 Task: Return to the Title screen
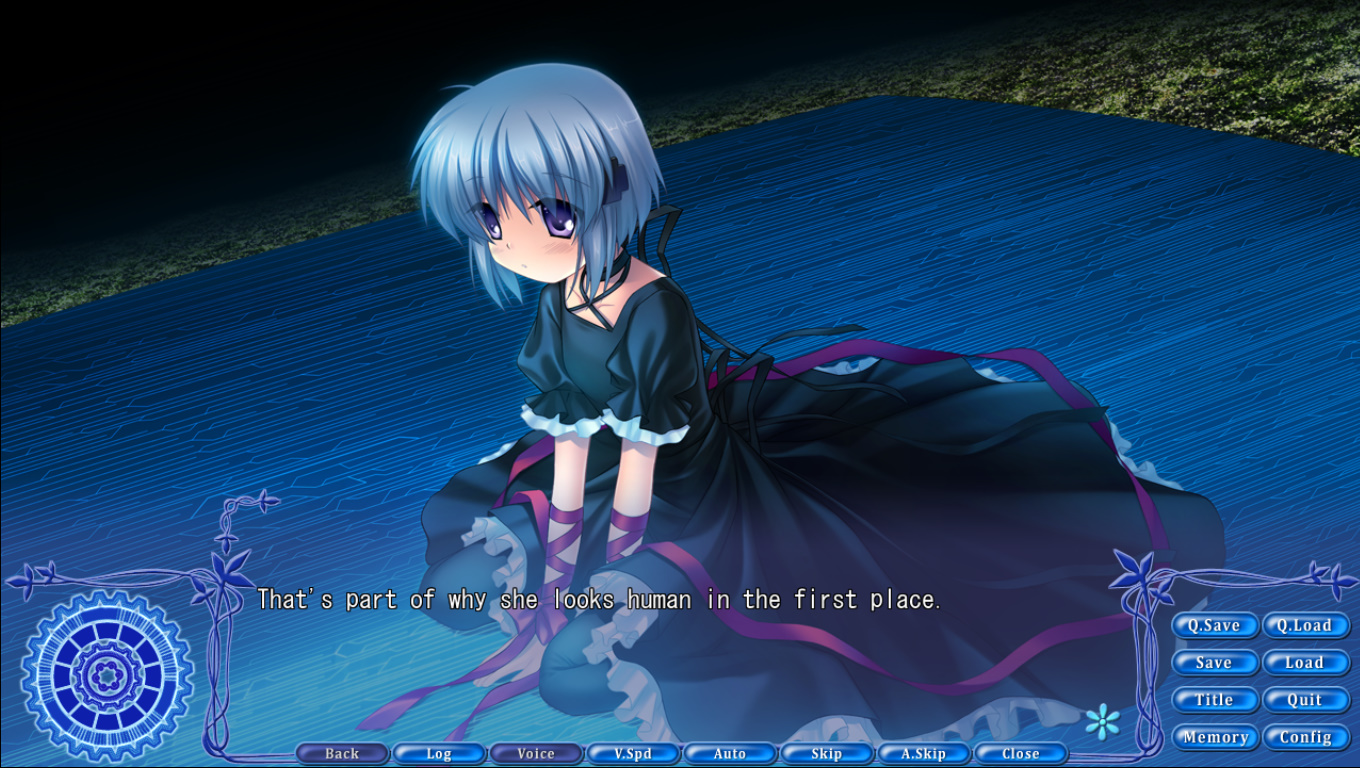[x=1214, y=700]
